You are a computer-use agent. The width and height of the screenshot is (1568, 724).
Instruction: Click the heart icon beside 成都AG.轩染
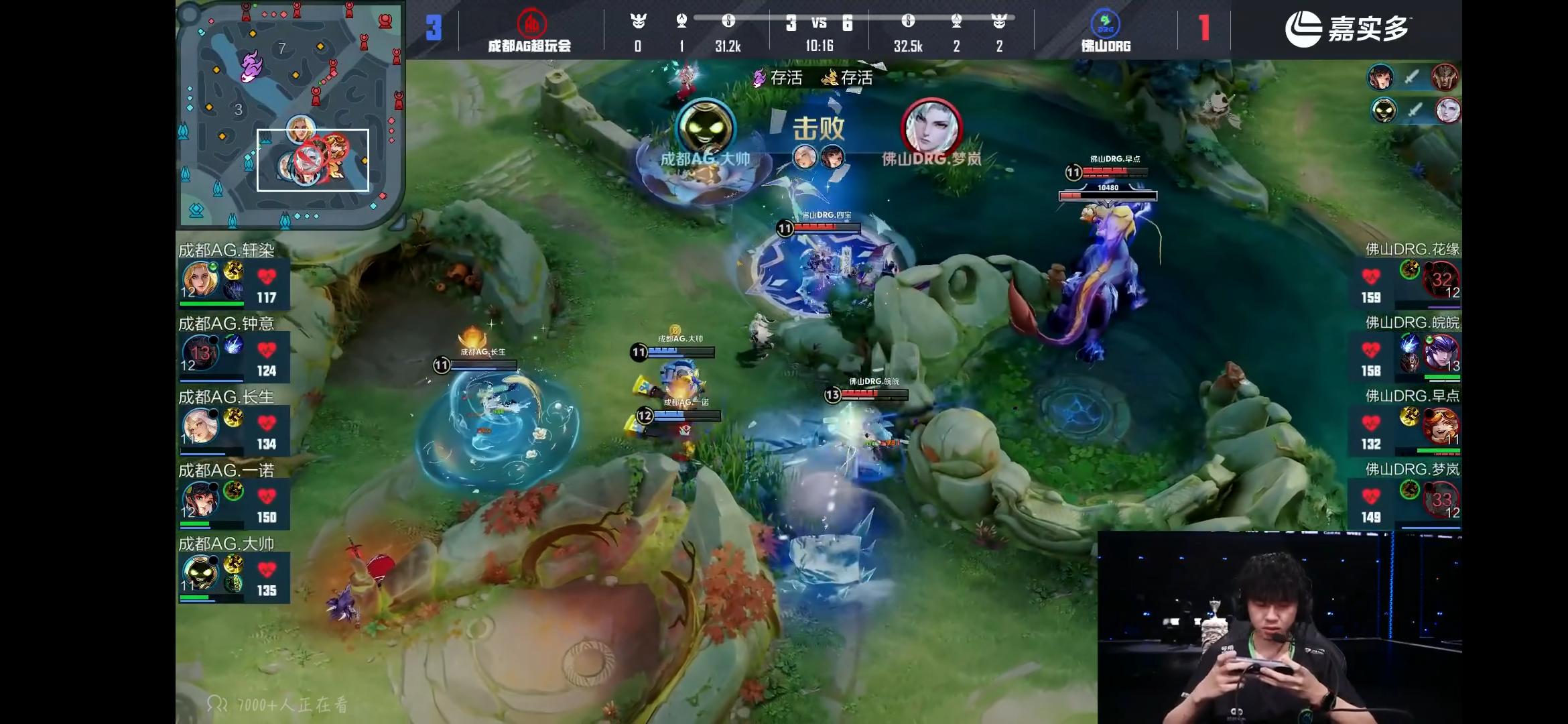click(267, 276)
